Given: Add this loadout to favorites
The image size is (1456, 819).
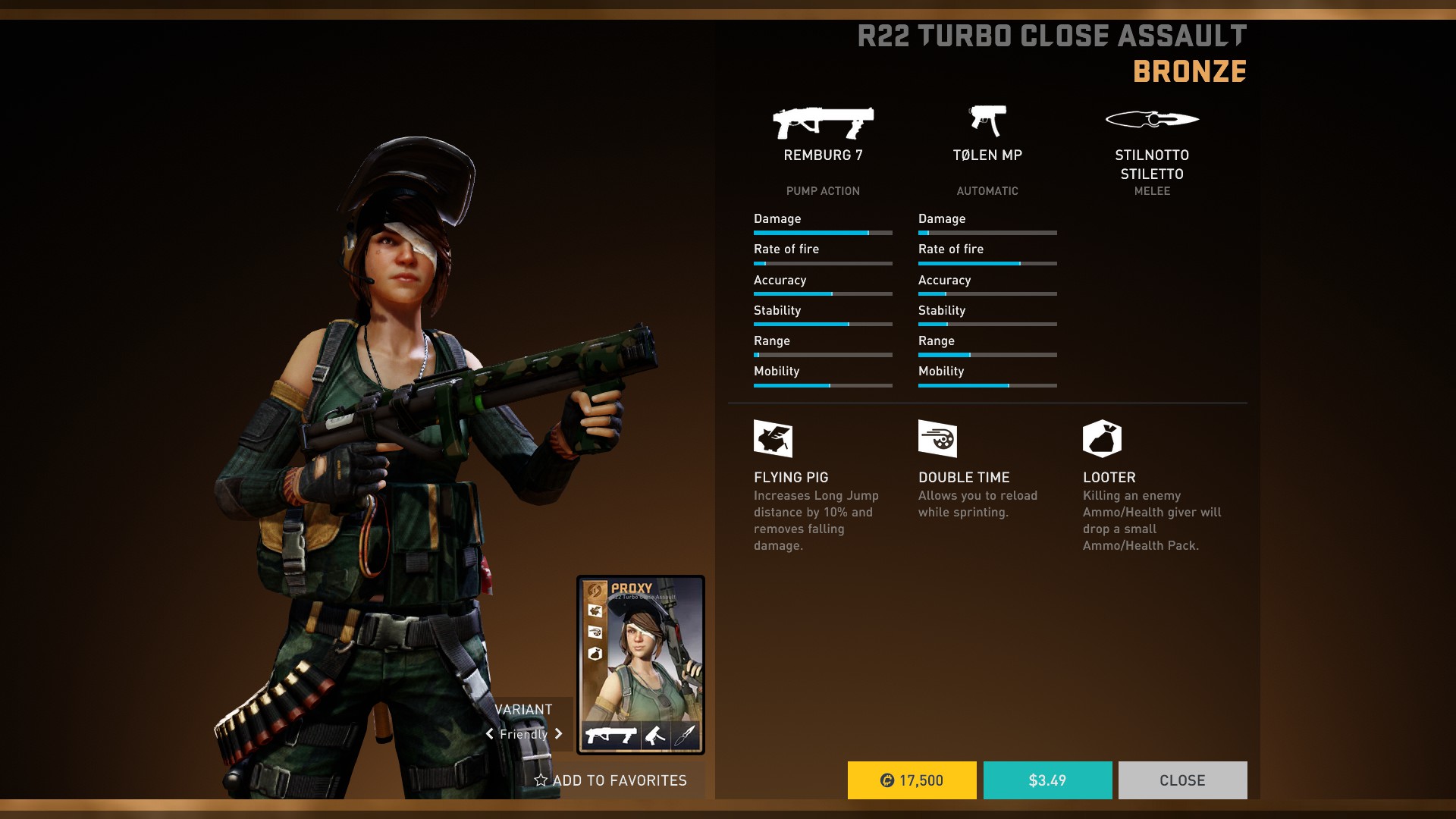Looking at the screenshot, I should click(x=610, y=780).
